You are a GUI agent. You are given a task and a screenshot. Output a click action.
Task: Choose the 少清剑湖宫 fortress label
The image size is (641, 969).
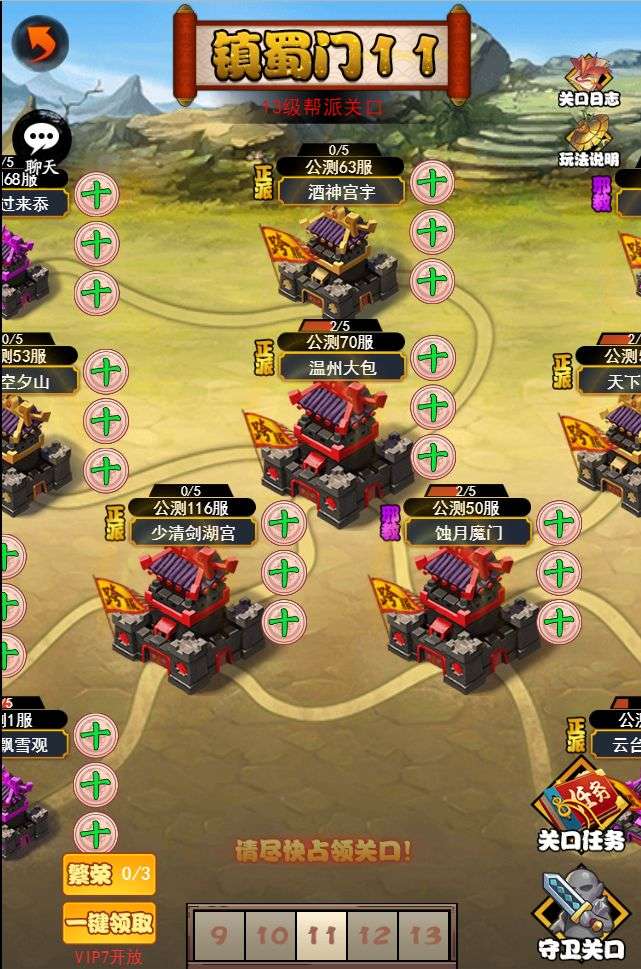click(192, 532)
